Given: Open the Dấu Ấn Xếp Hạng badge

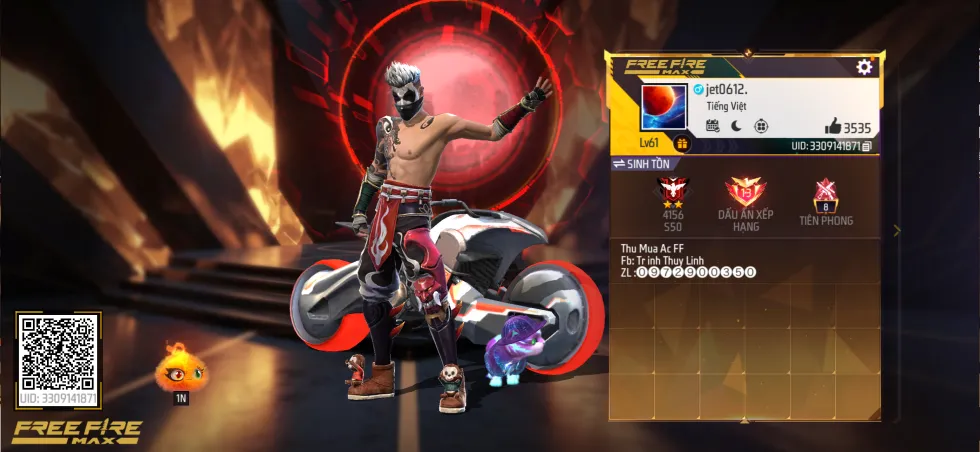Looking at the screenshot, I should click(x=744, y=193).
